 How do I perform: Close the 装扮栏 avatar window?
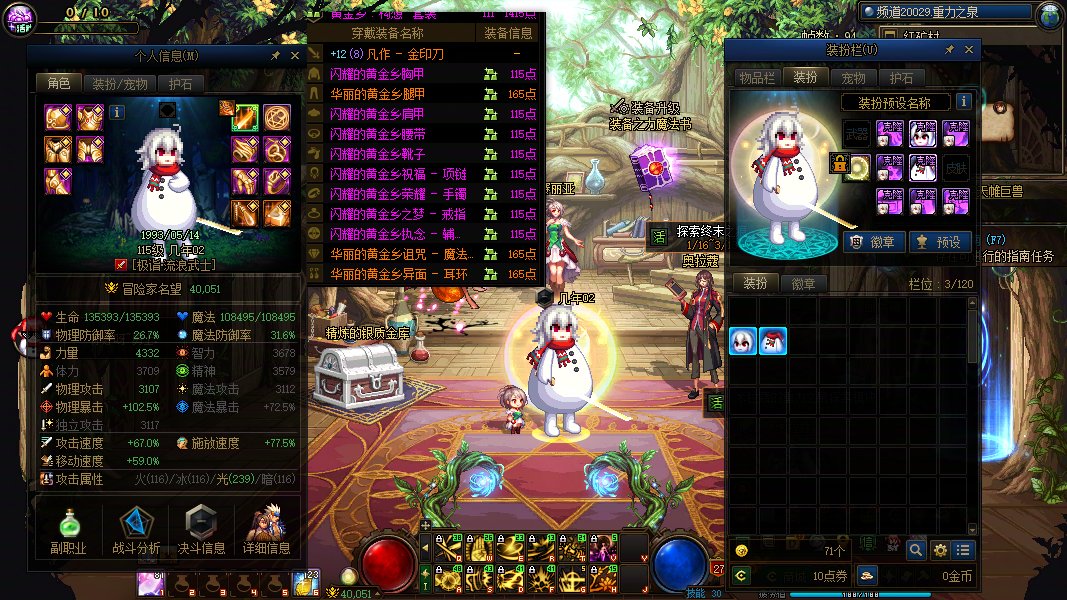tap(967, 51)
